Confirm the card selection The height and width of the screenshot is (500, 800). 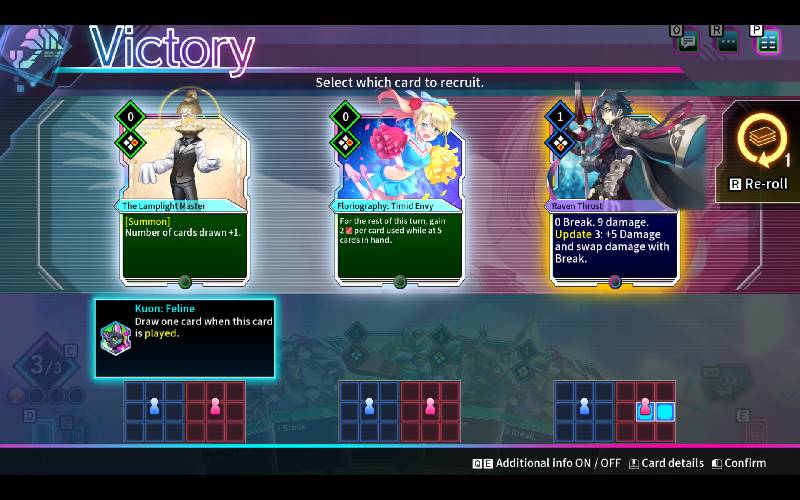click(x=738, y=463)
